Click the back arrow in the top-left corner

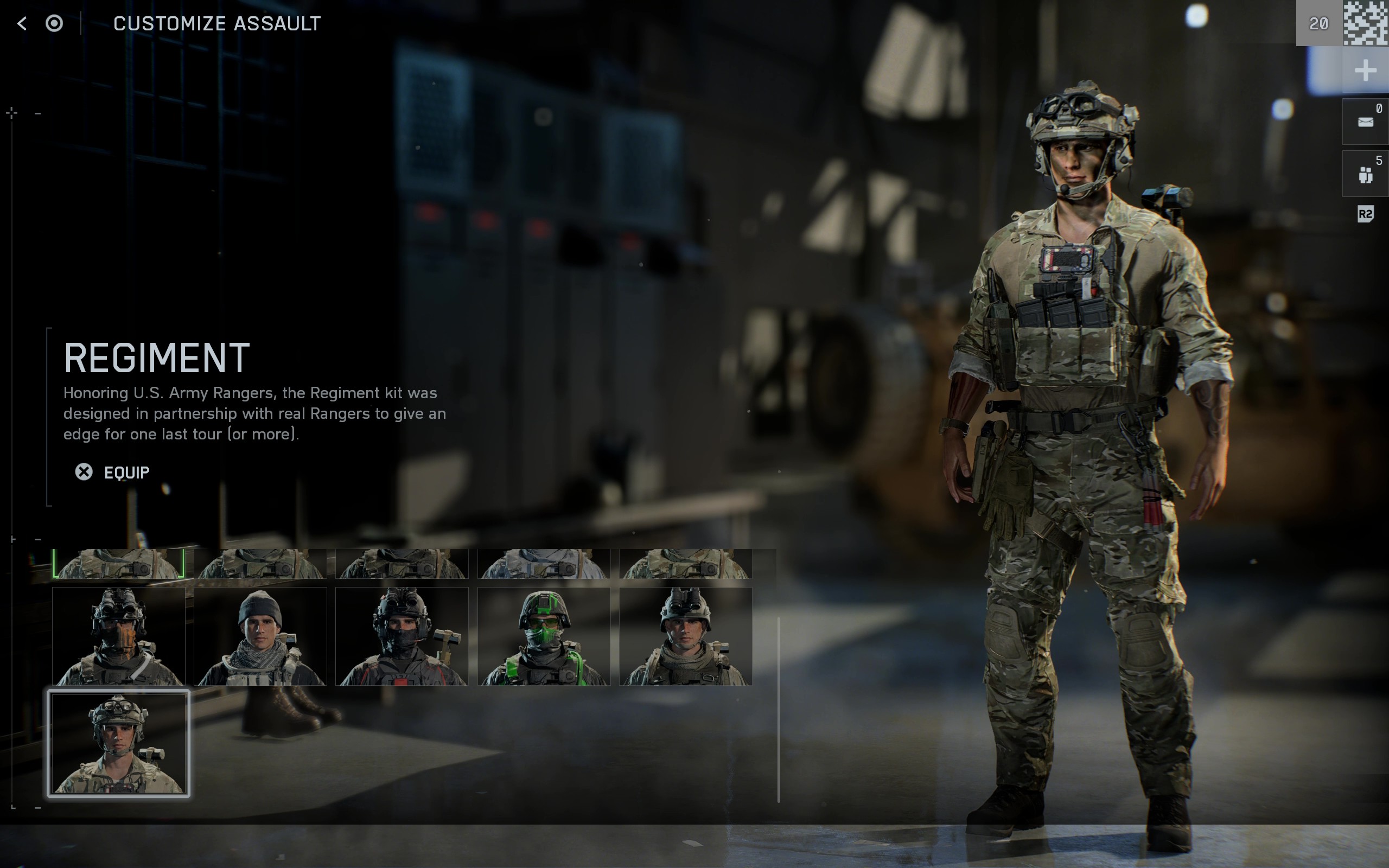[21, 23]
